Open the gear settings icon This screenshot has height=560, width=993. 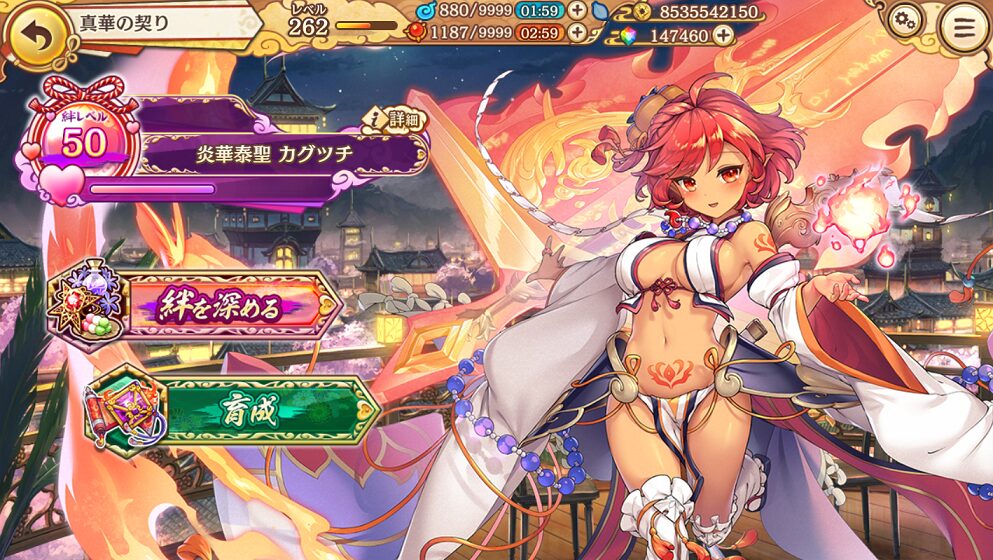pos(906,21)
